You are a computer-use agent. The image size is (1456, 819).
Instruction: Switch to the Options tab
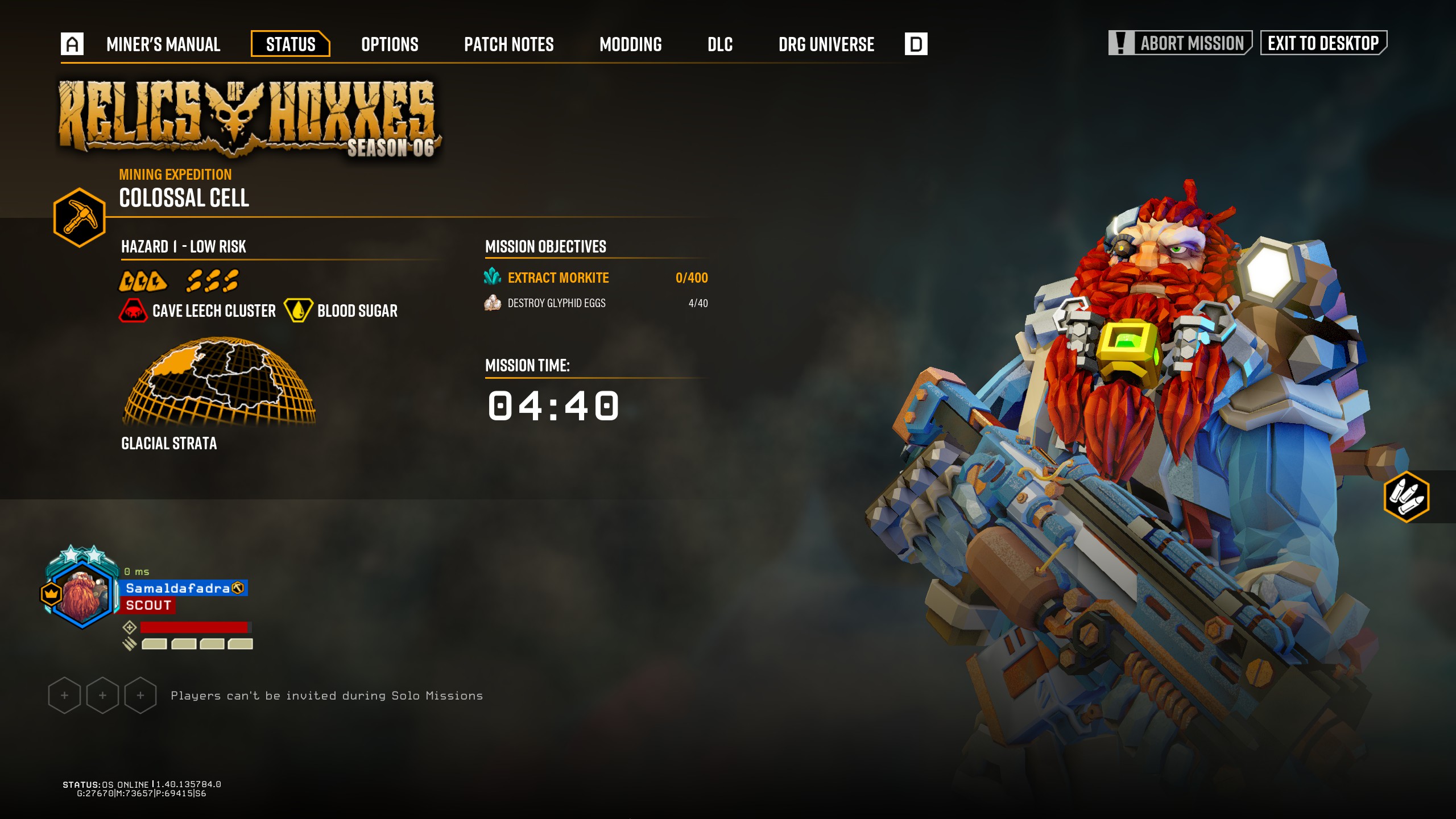390,44
